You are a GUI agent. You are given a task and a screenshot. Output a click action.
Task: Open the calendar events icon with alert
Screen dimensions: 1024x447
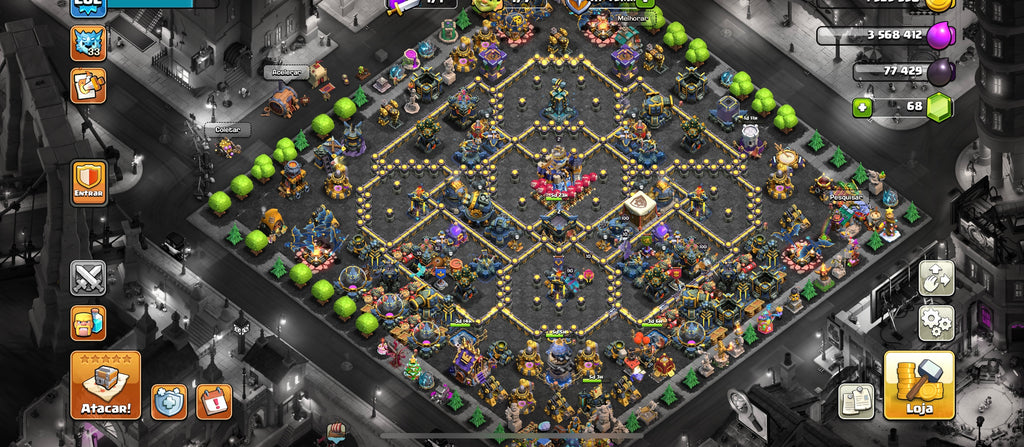(213, 401)
